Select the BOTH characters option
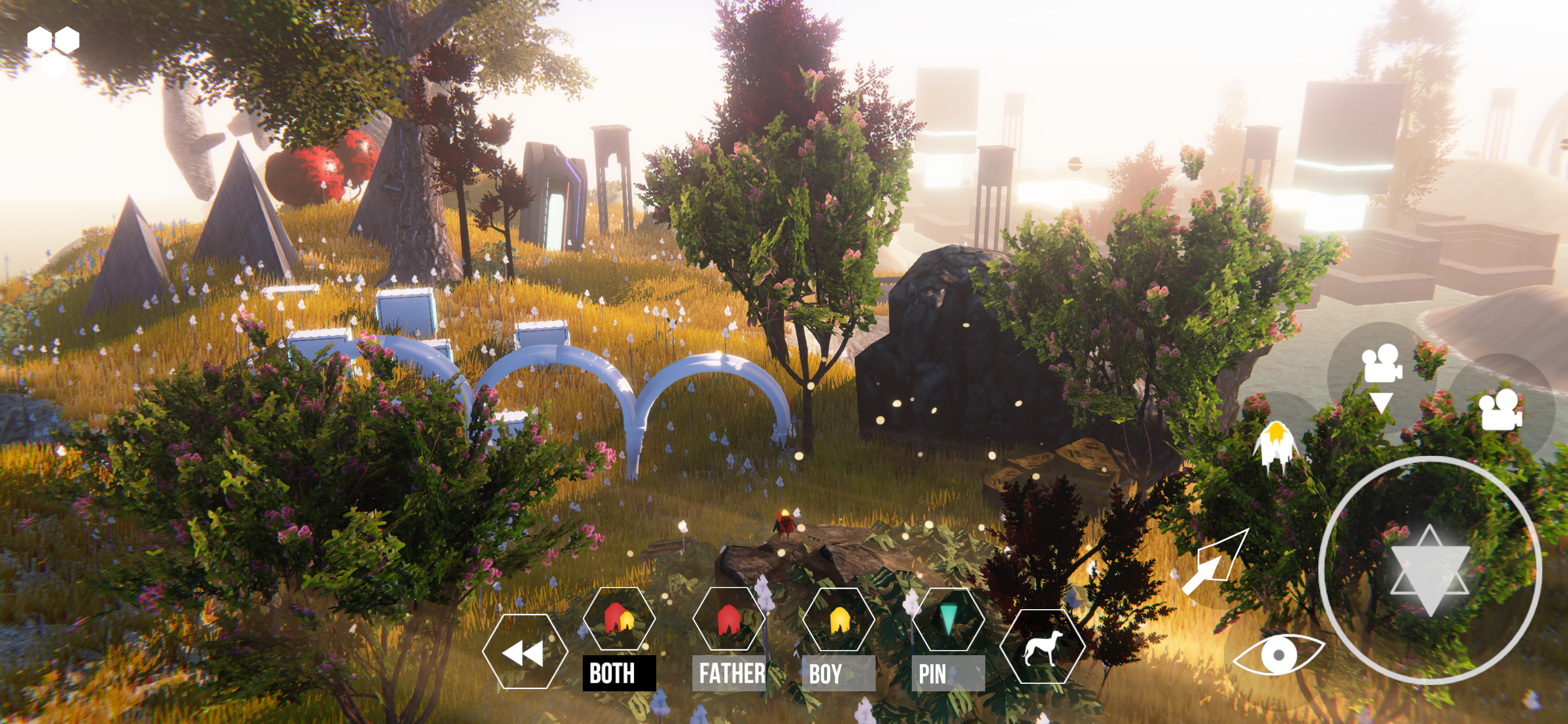The image size is (1568, 724). (x=618, y=619)
